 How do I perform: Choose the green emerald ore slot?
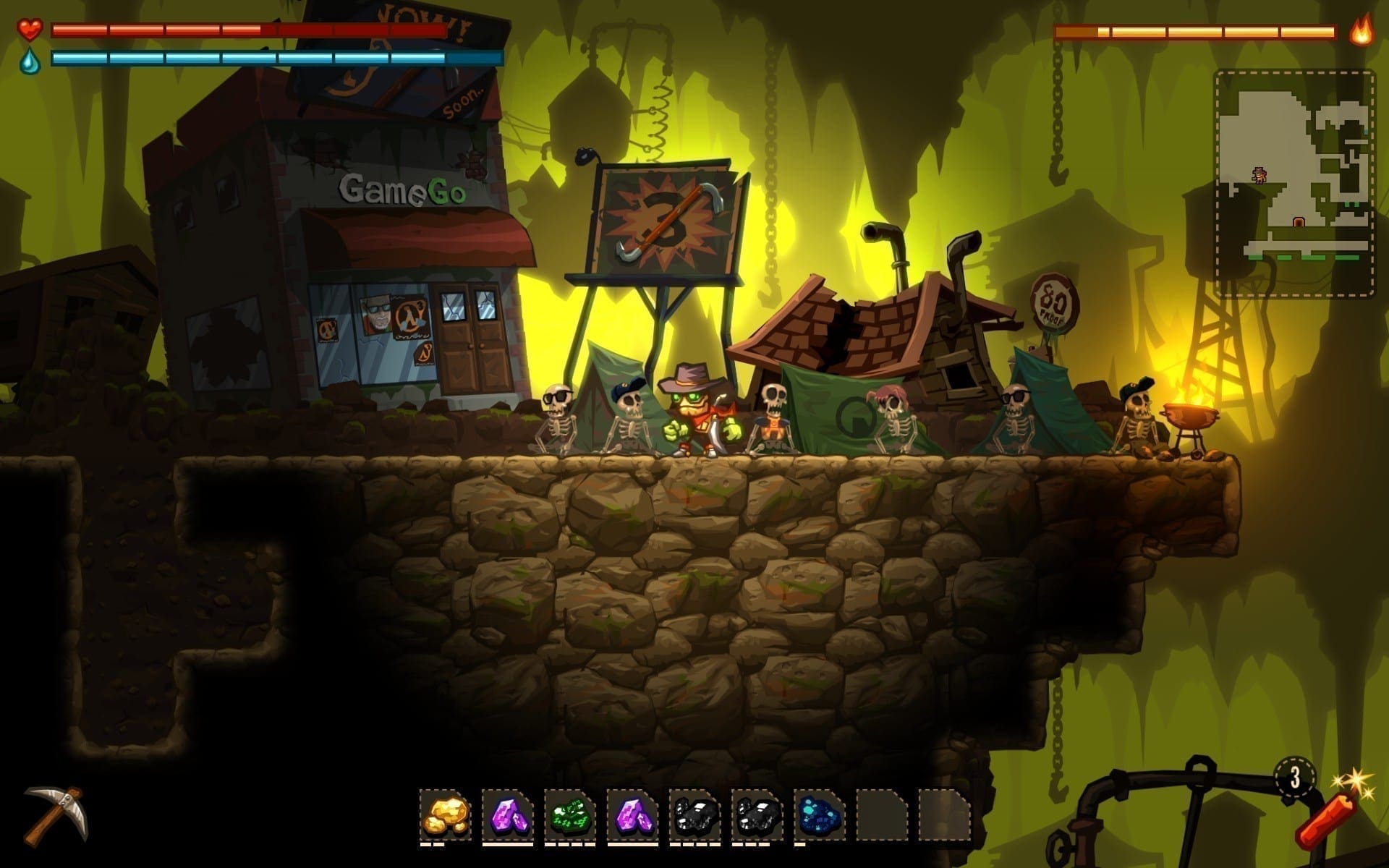point(569,814)
